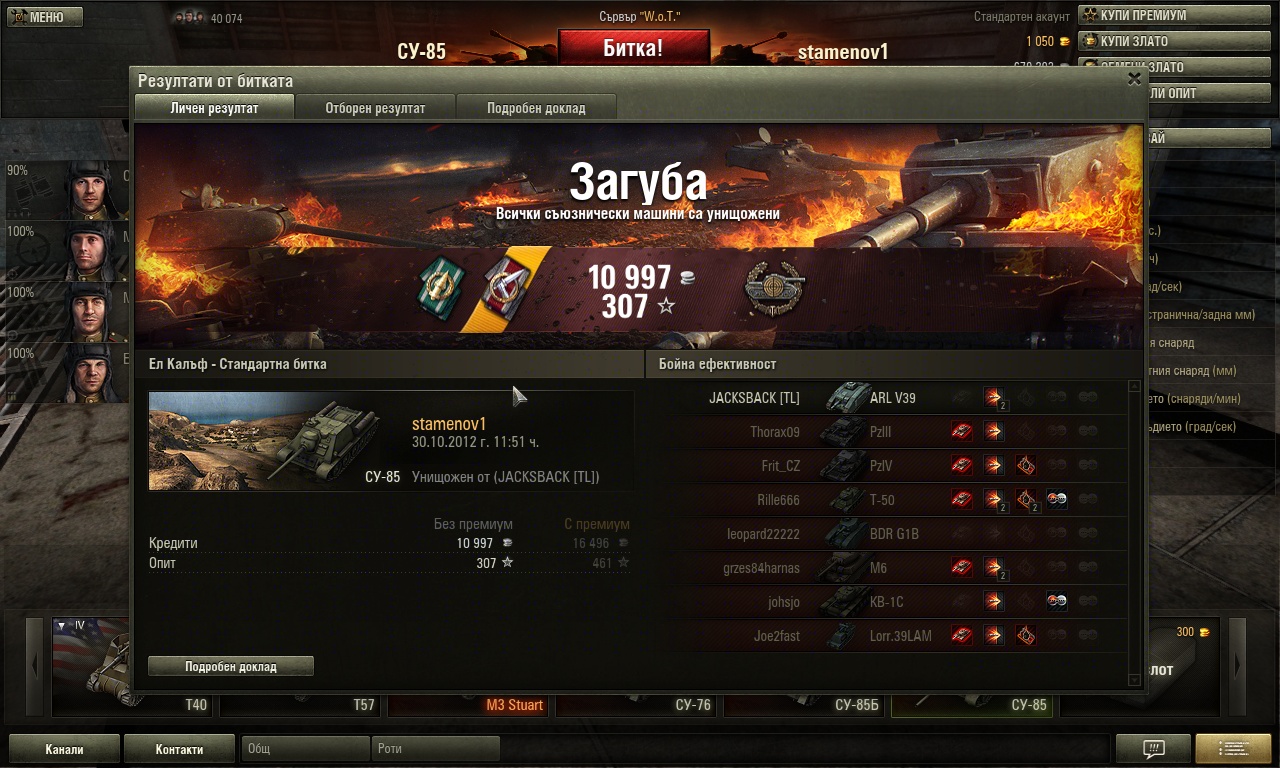This screenshot has width=1280, height=768.
Task: Open the Подробен доклад tab
Action: (536, 108)
